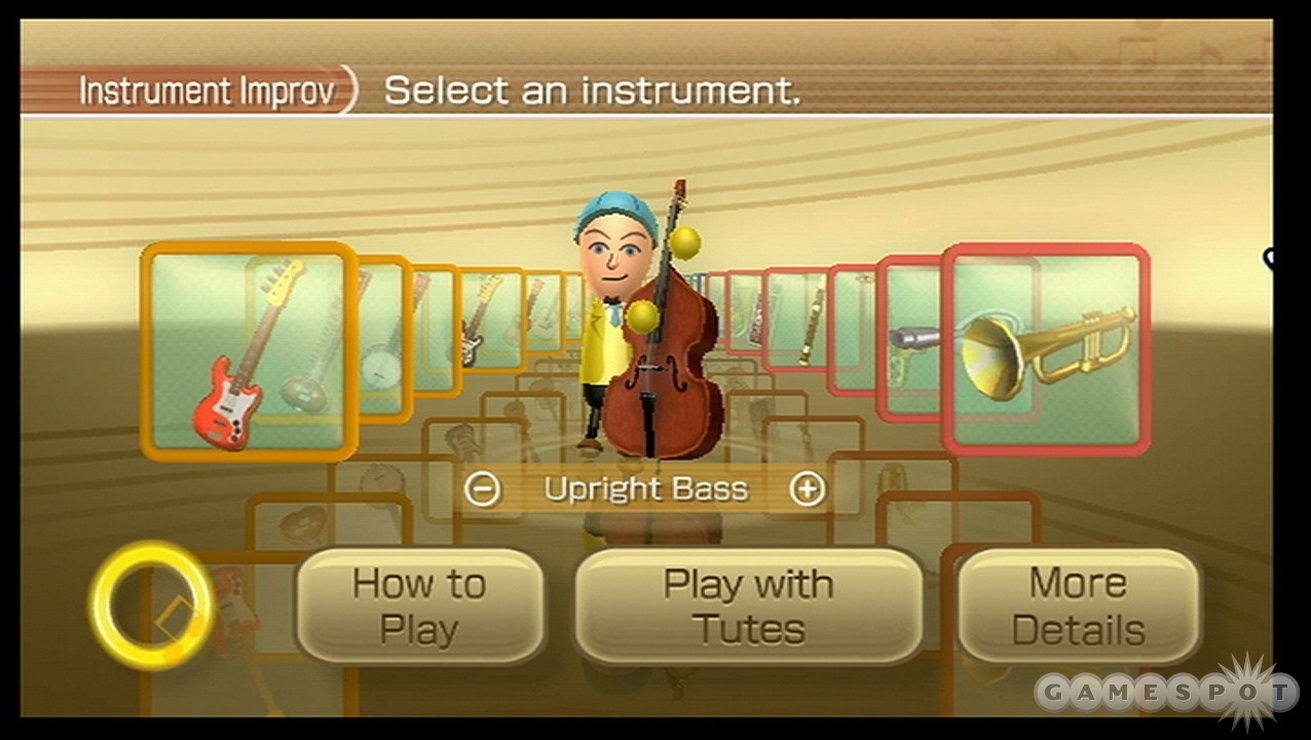Step to the previous instrument with the minus control
This screenshot has height=740, width=1311.
486,487
